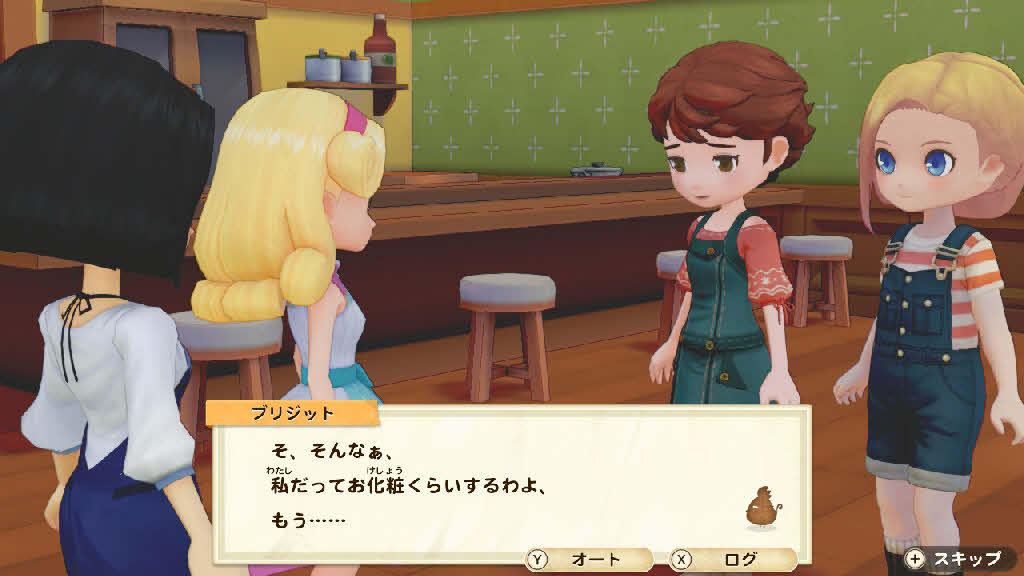Skip the cutscene with スキップ

tap(956, 559)
